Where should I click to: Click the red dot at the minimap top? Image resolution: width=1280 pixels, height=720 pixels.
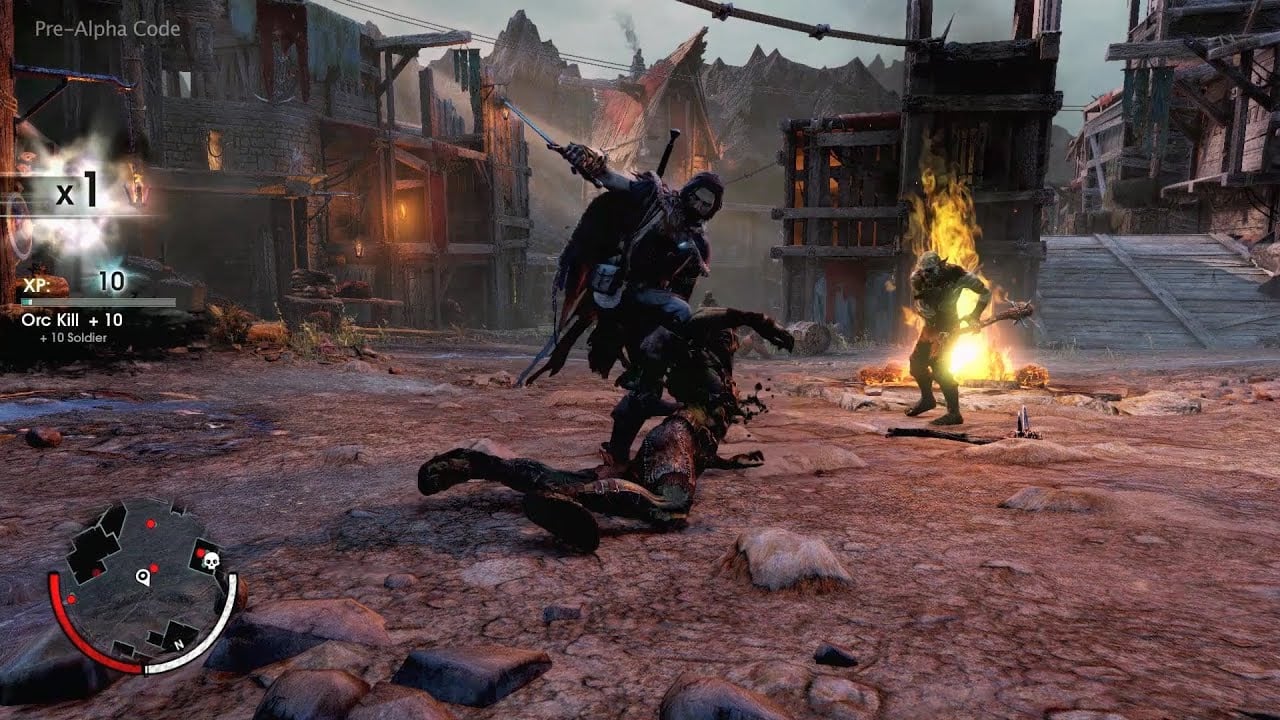pyautogui.click(x=150, y=523)
